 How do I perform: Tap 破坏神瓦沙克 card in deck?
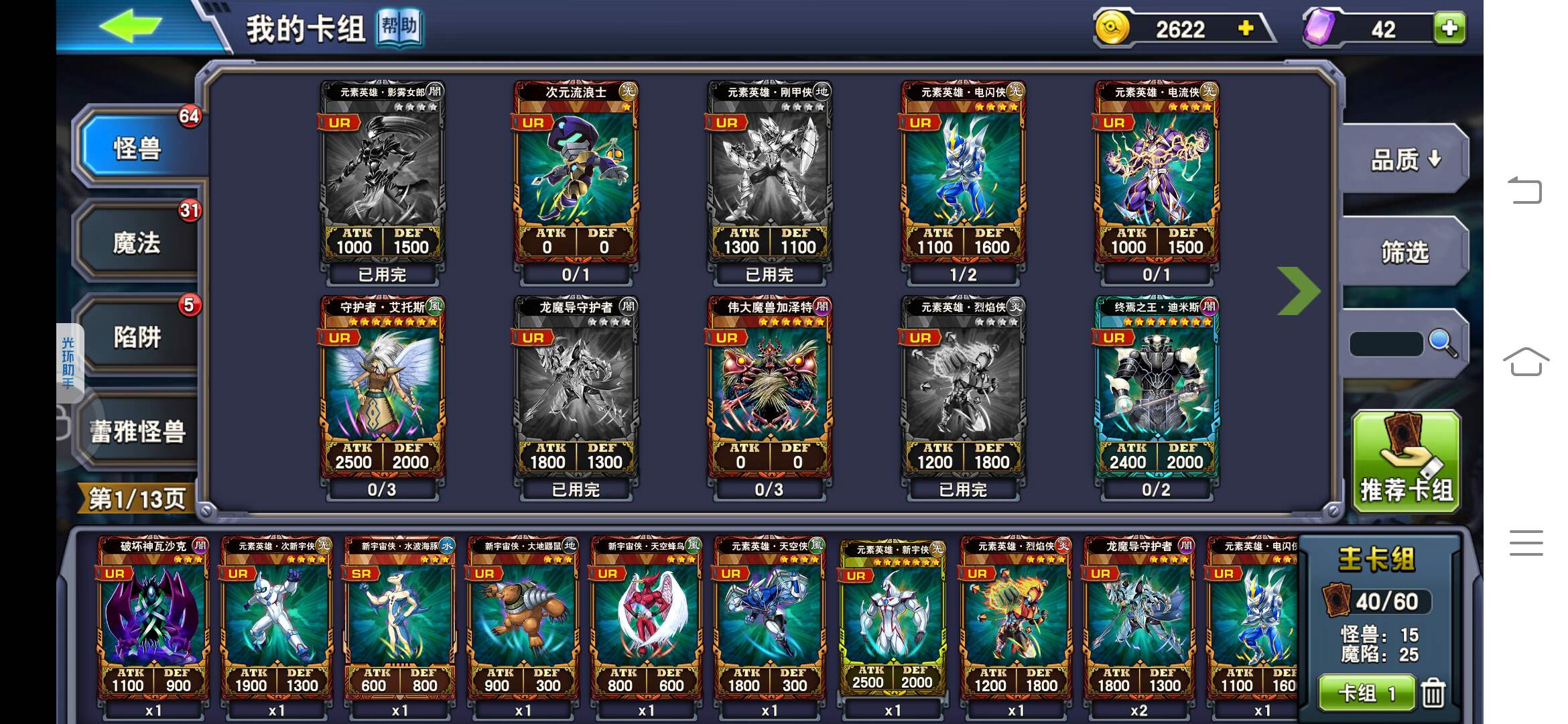tap(153, 620)
